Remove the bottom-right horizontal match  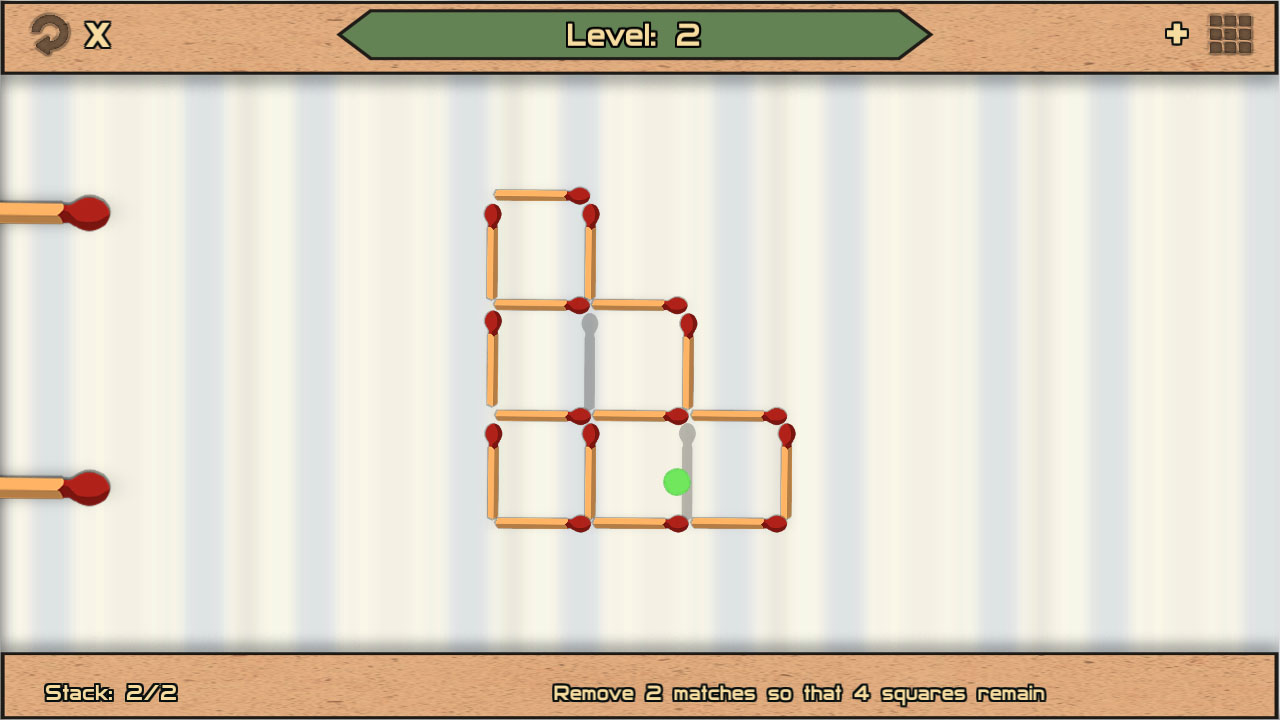pyautogui.click(x=735, y=521)
